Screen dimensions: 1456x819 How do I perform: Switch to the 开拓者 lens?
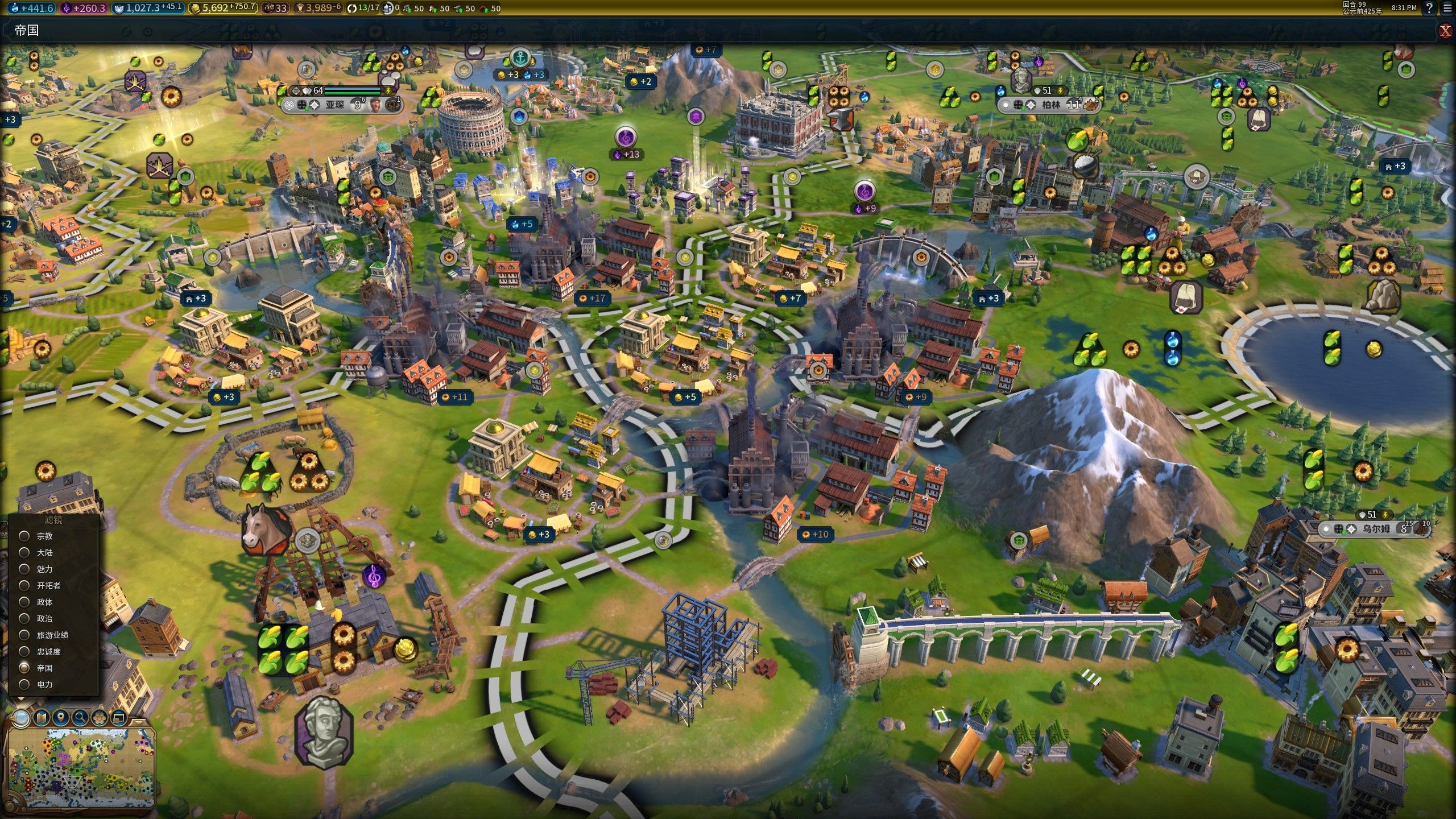coord(24,585)
